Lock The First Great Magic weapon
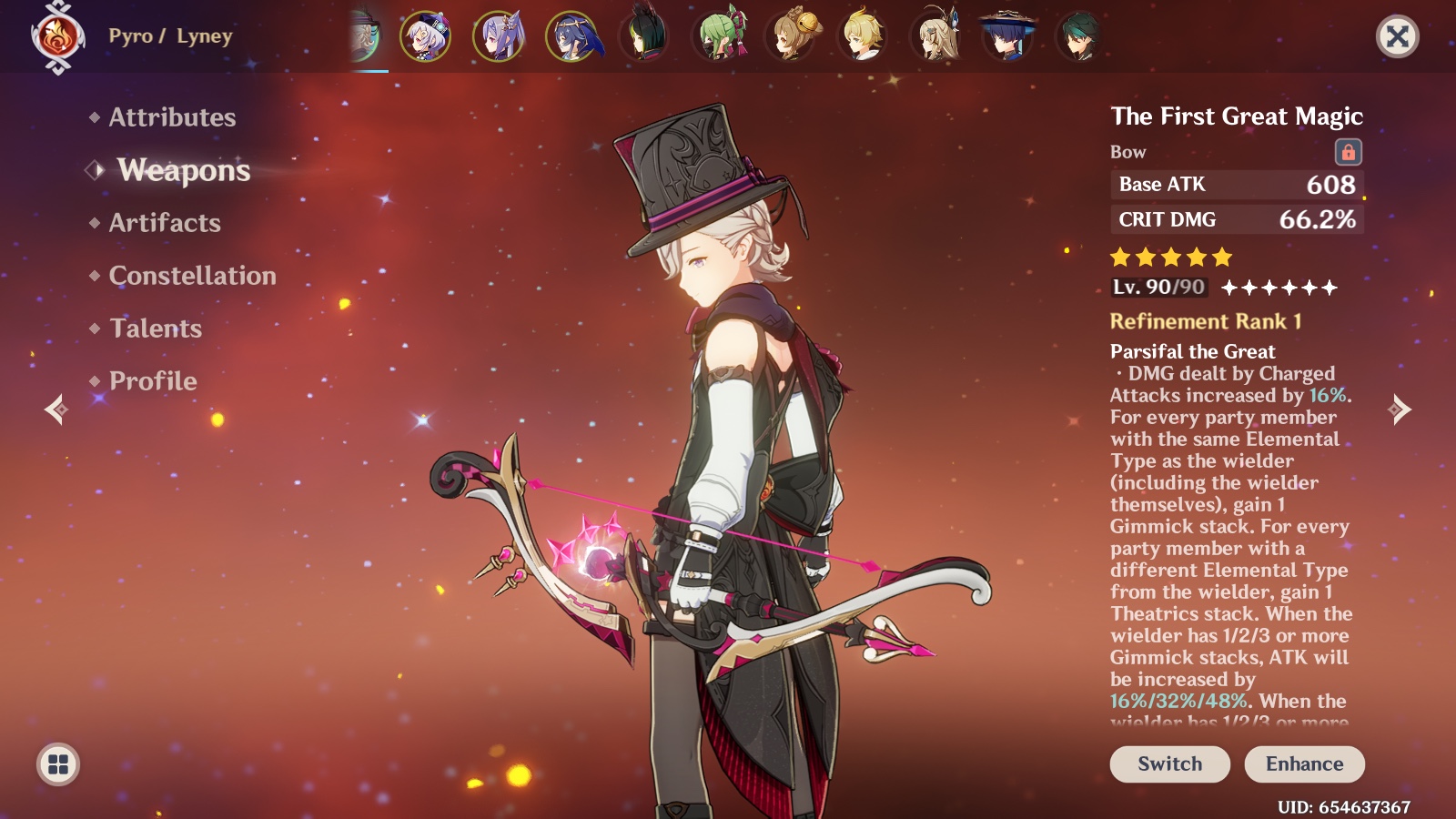1456x819 pixels. point(1350,153)
